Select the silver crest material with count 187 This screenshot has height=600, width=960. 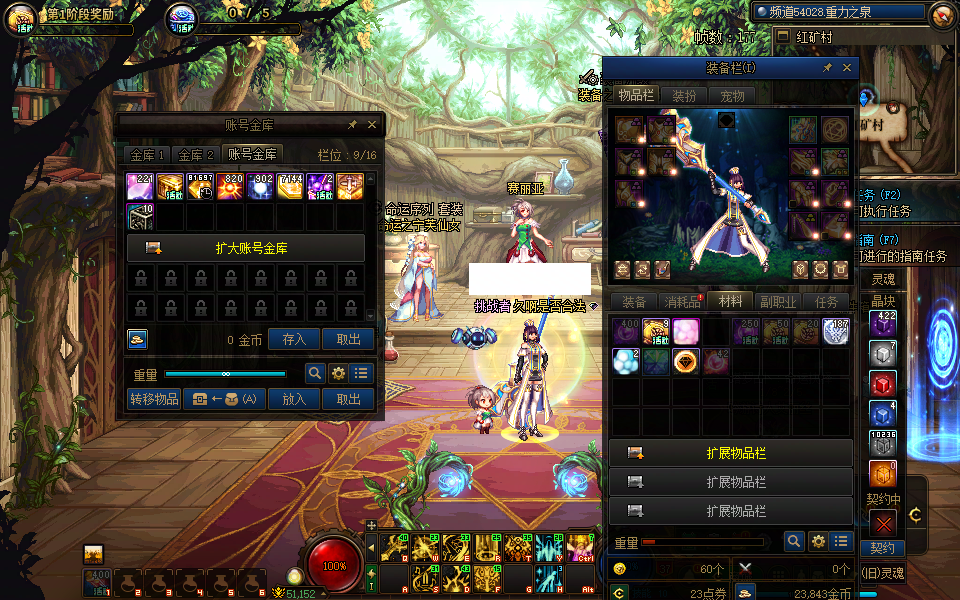point(836,332)
